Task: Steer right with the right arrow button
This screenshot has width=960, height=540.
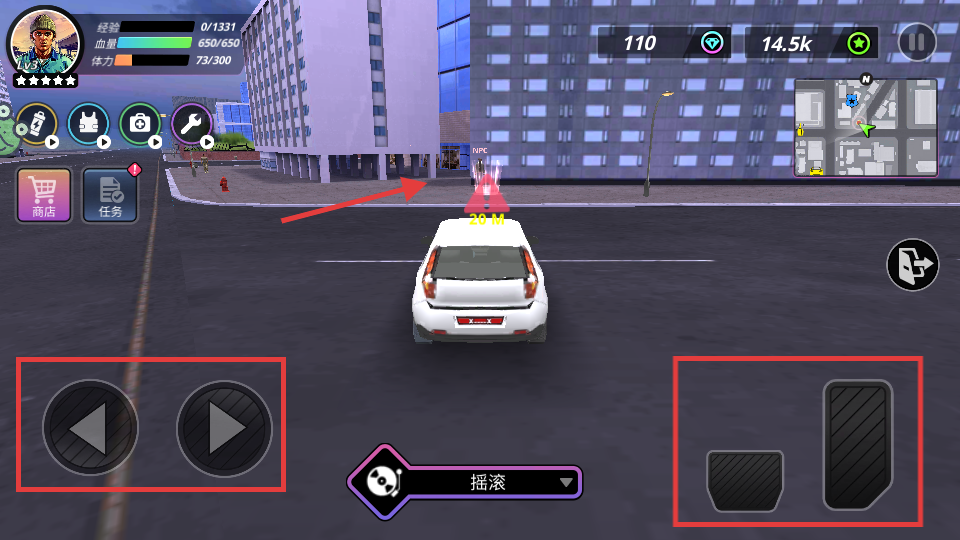Action: pos(225,428)
